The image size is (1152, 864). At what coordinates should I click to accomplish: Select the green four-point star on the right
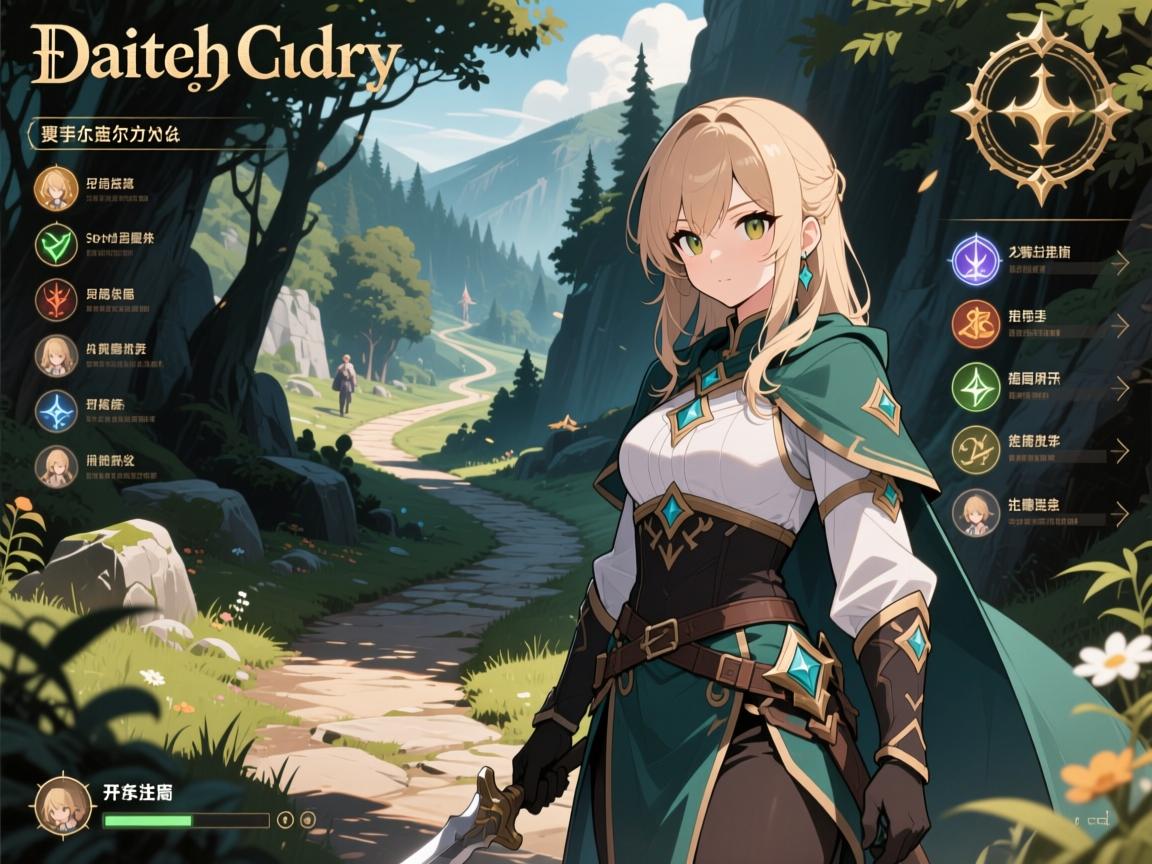[976, 387]
